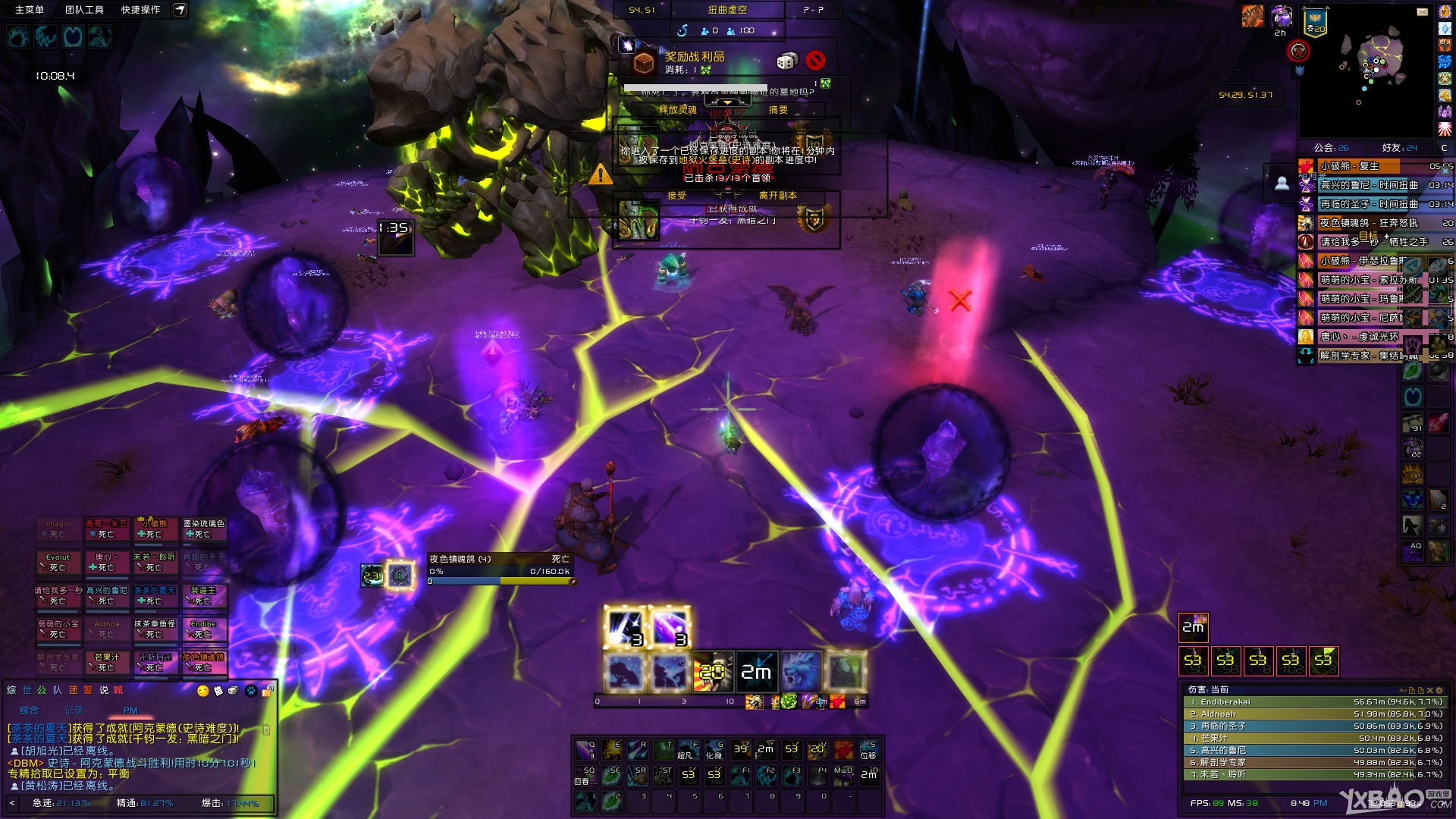Choose 离开副本 to leave the instance
Screen dimensions: 1456x819
(x=777, y=196)
